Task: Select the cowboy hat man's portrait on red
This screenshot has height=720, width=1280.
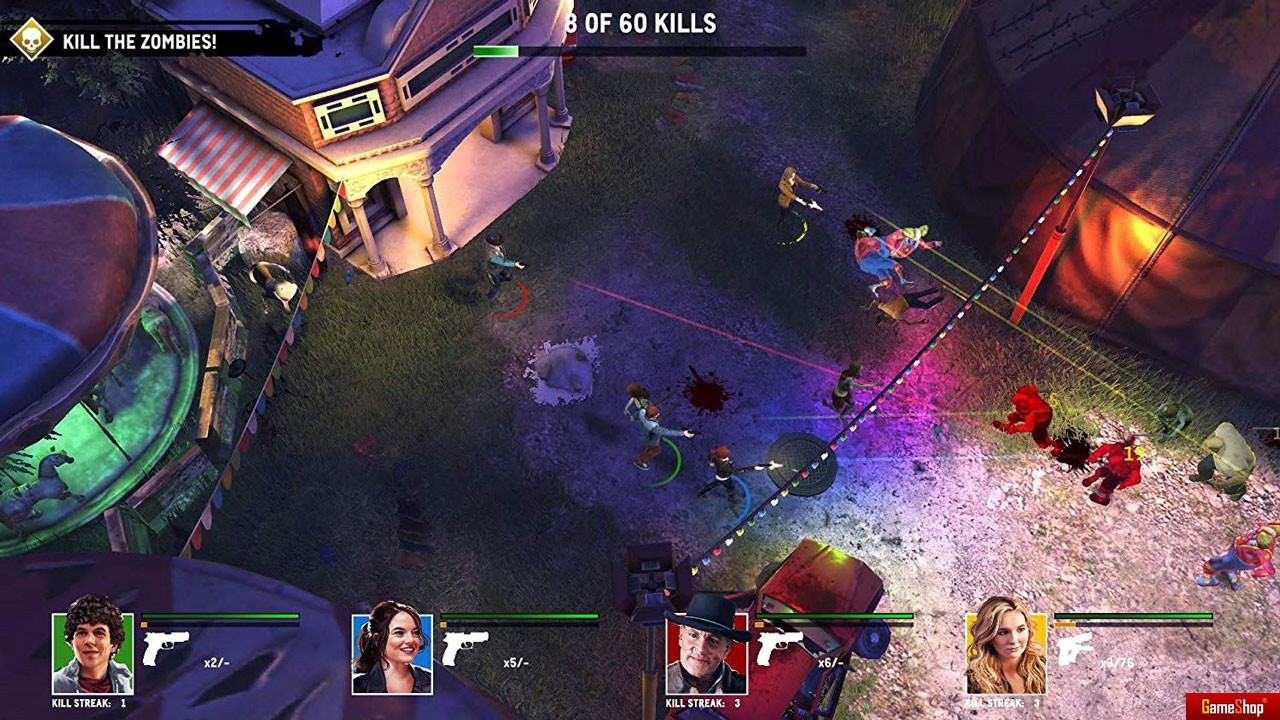Action: (x=706, y=654)
